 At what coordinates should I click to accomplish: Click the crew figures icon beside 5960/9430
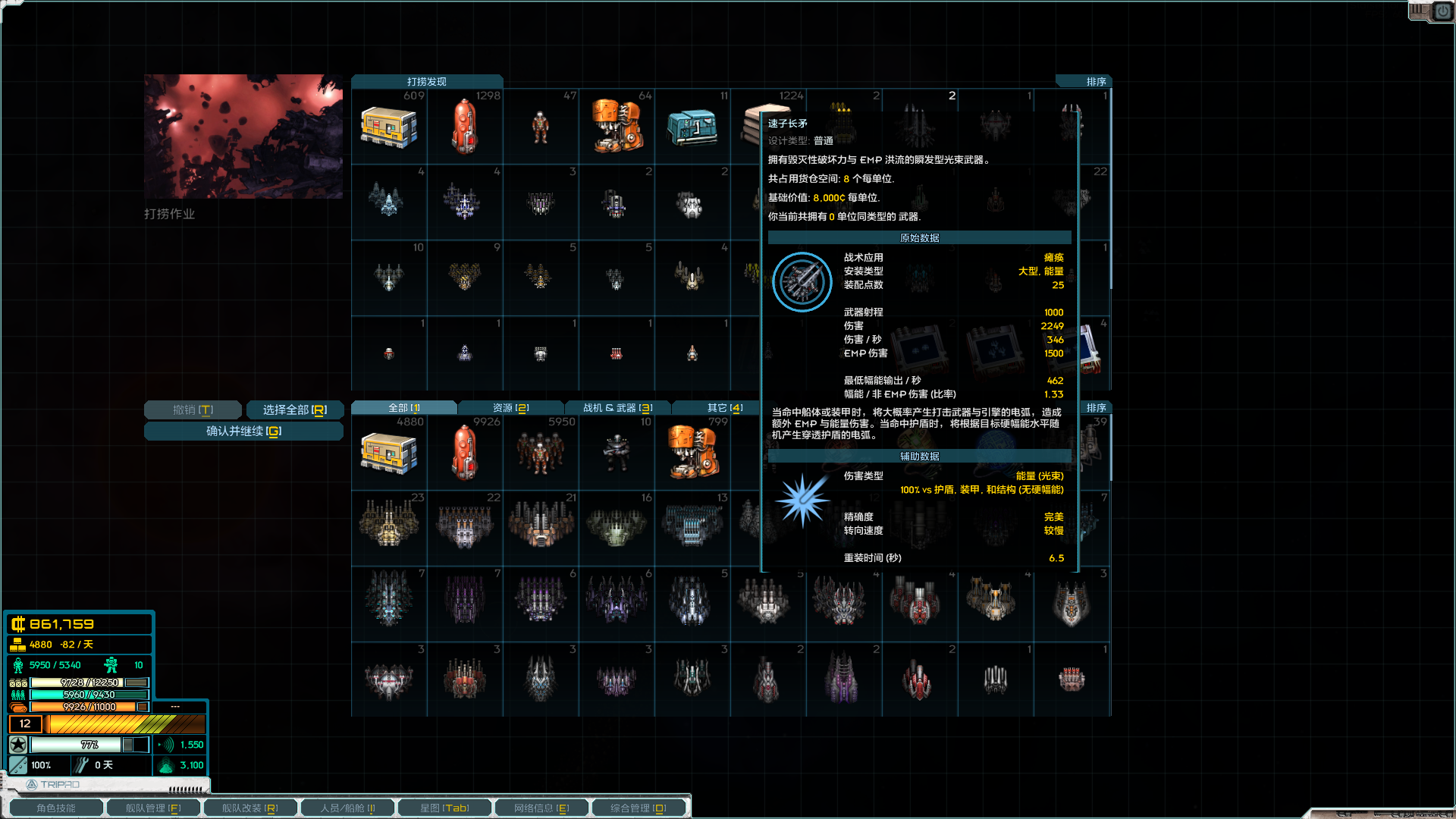[x=17, y=695]
